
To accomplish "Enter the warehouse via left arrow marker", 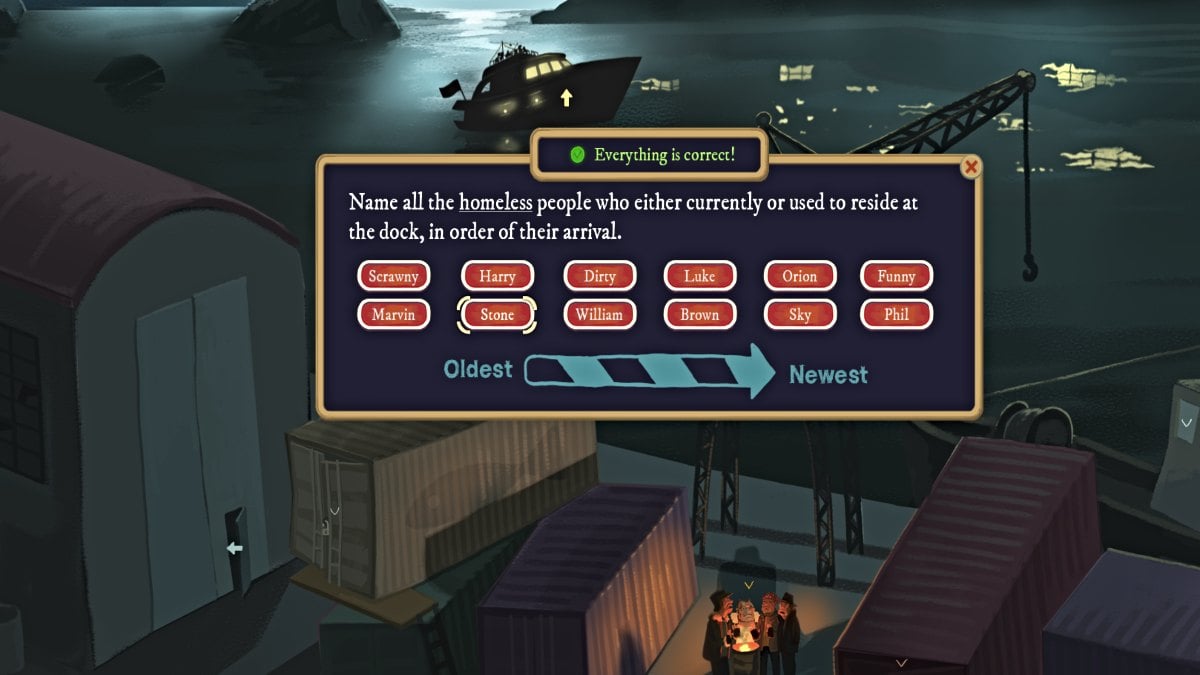I will click(x=233, y=548).
